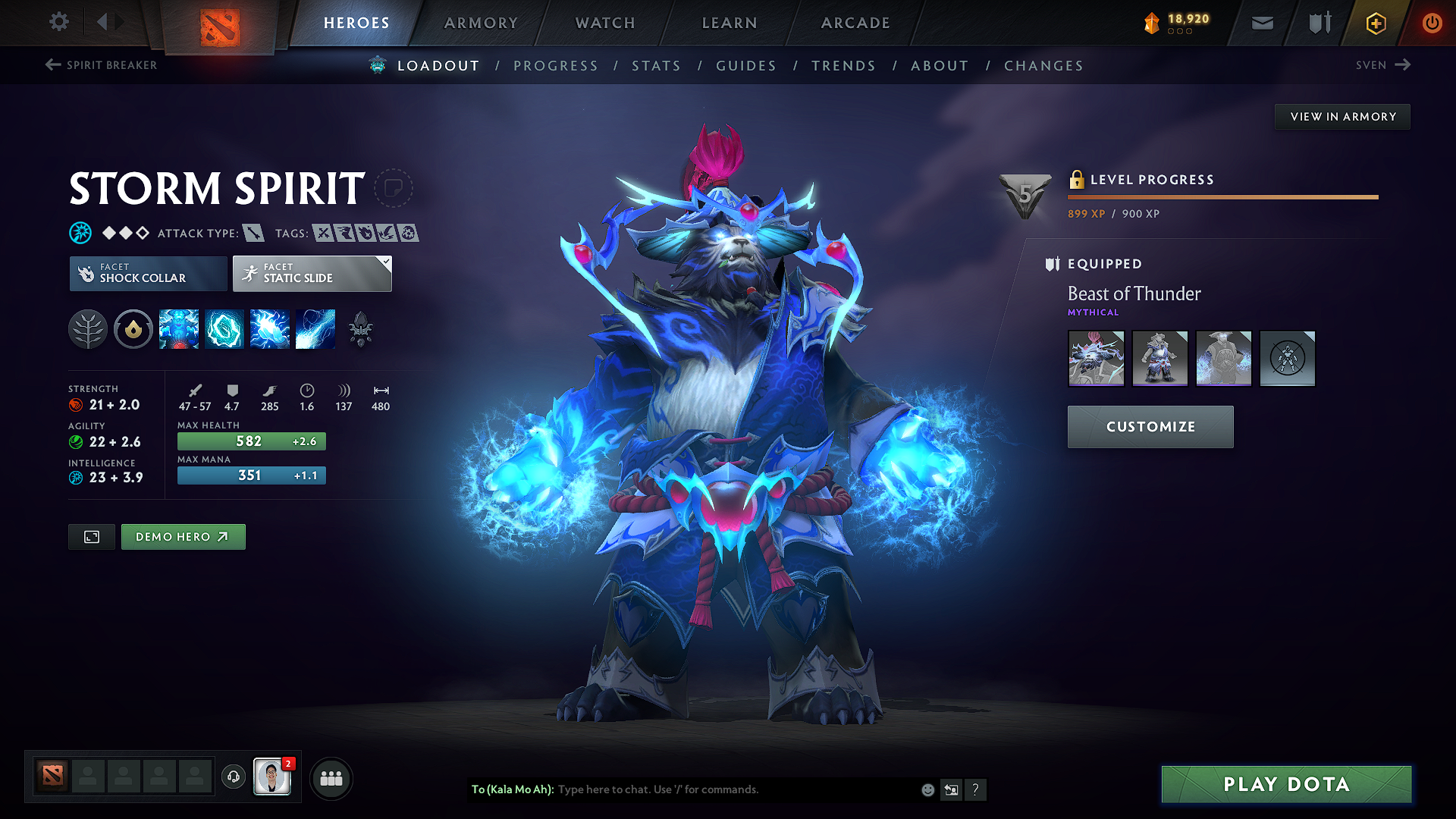Screen dimensions: 1456x819
Task: Select the Static Remnant ability icon
Action: [178, 329]
